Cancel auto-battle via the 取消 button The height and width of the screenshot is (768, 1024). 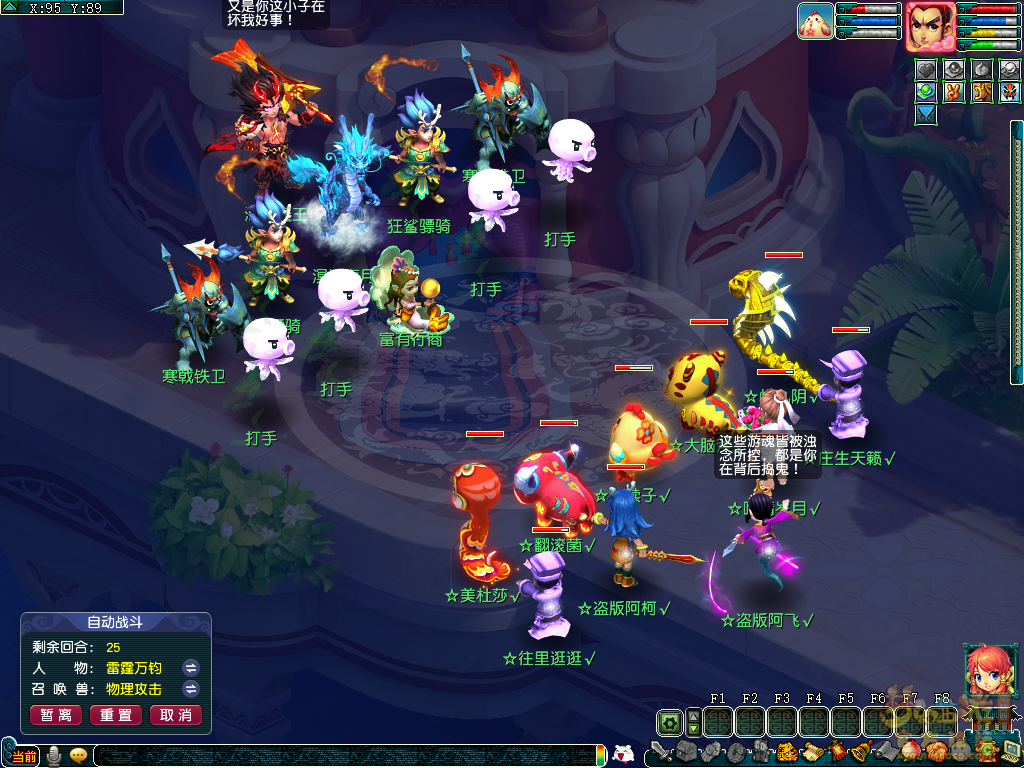click(176, 715)
